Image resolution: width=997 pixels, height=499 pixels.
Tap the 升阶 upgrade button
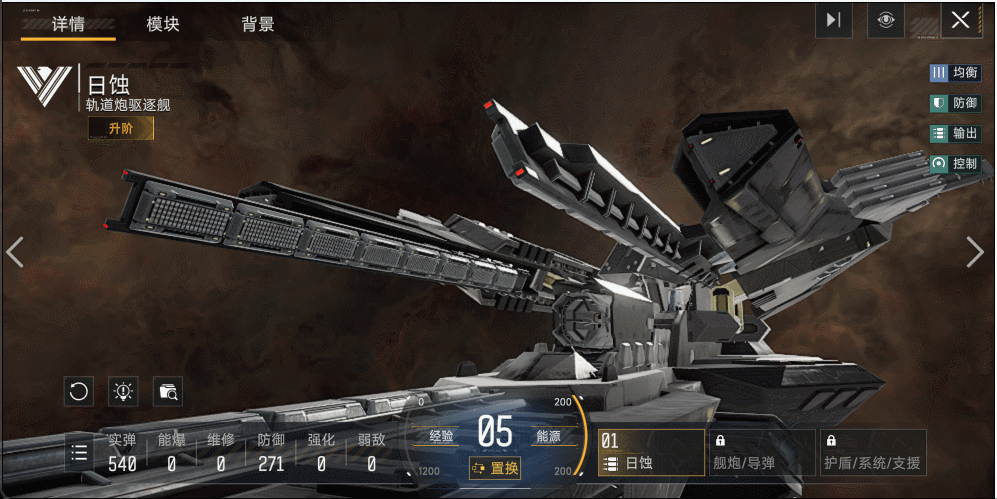click(x=121, y=129)
